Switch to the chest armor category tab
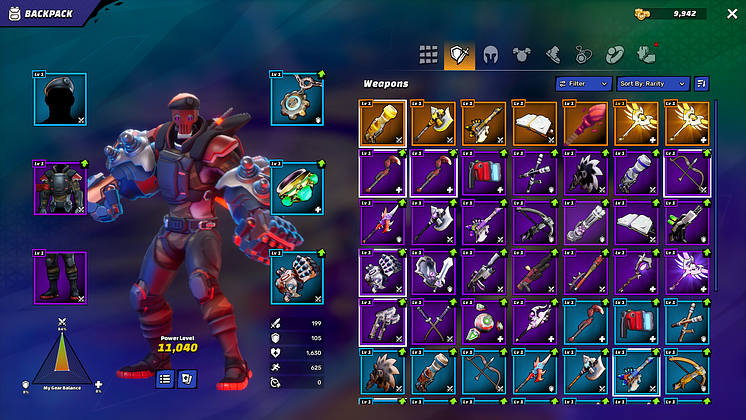 [521, 54]
